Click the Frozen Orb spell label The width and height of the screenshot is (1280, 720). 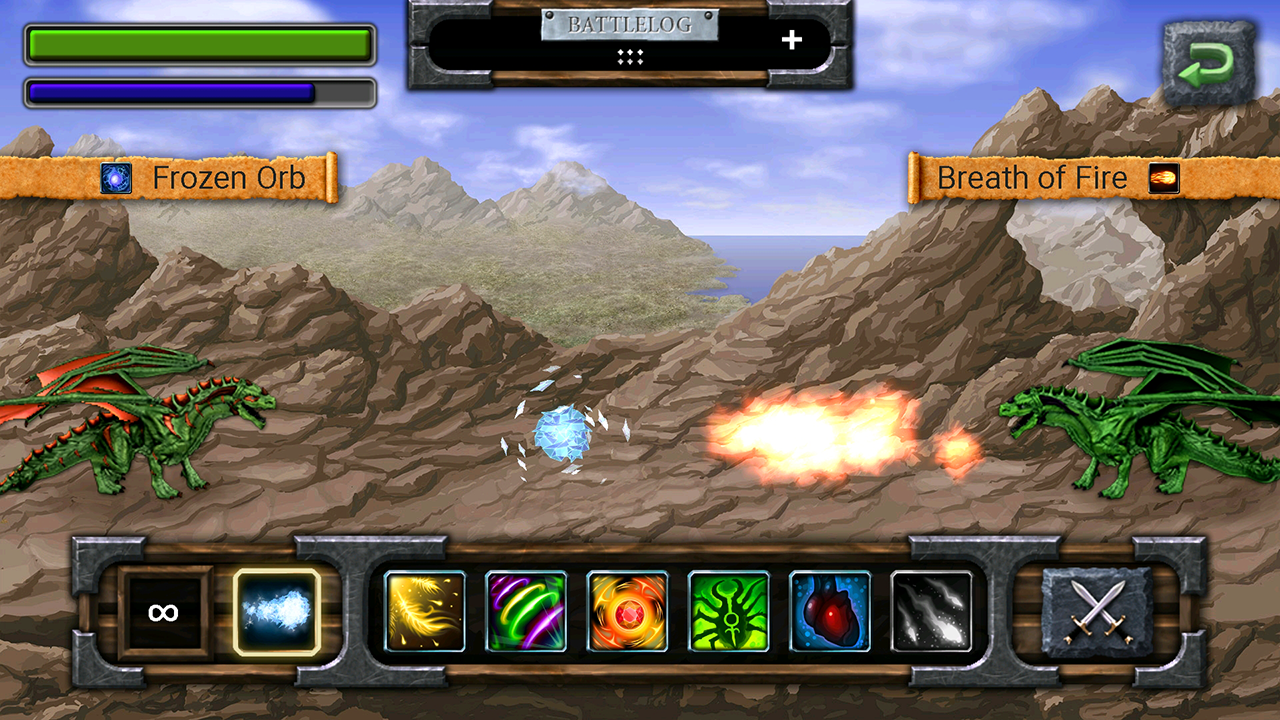(x=230, y=177)
